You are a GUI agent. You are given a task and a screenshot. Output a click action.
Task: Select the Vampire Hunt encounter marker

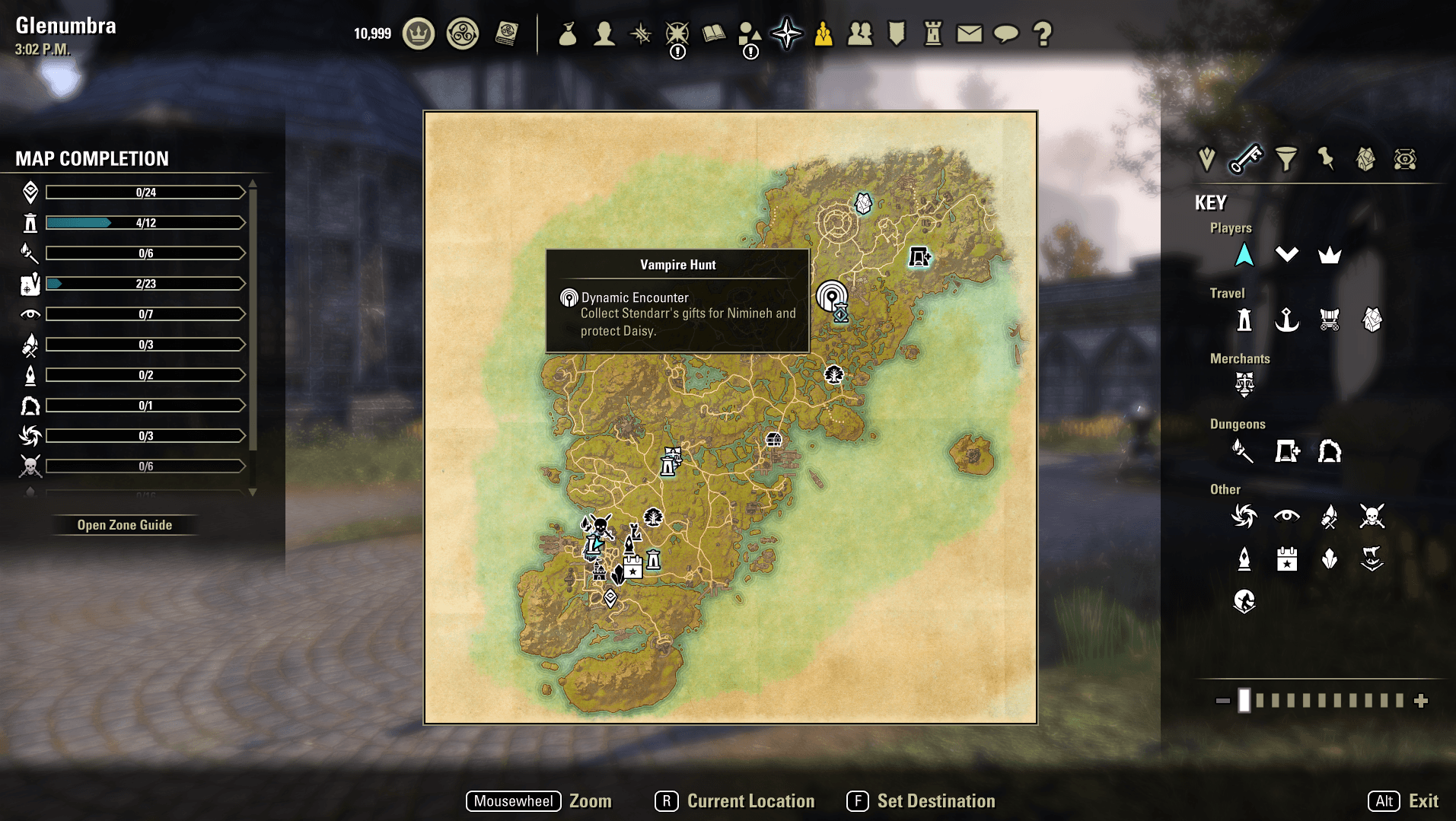point(831,296)
